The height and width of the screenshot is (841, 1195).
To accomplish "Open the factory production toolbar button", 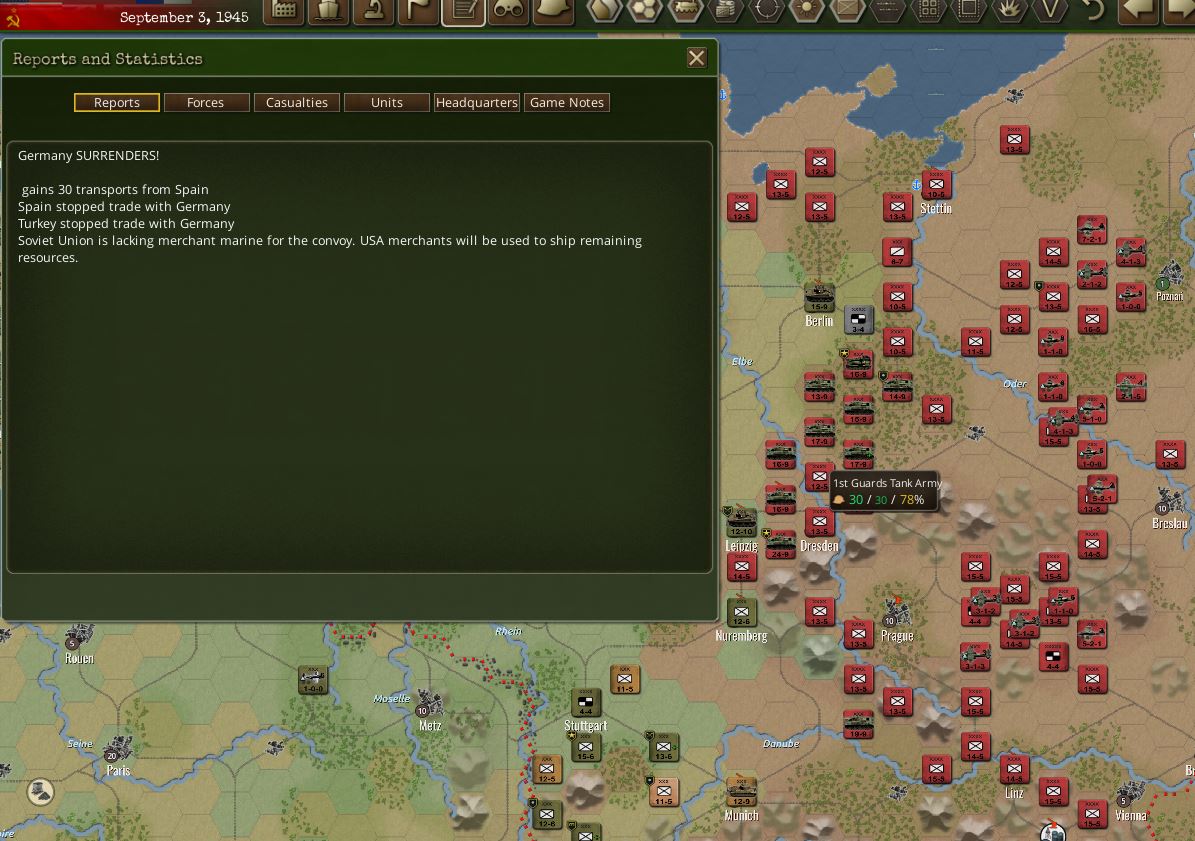I will 285,10.
